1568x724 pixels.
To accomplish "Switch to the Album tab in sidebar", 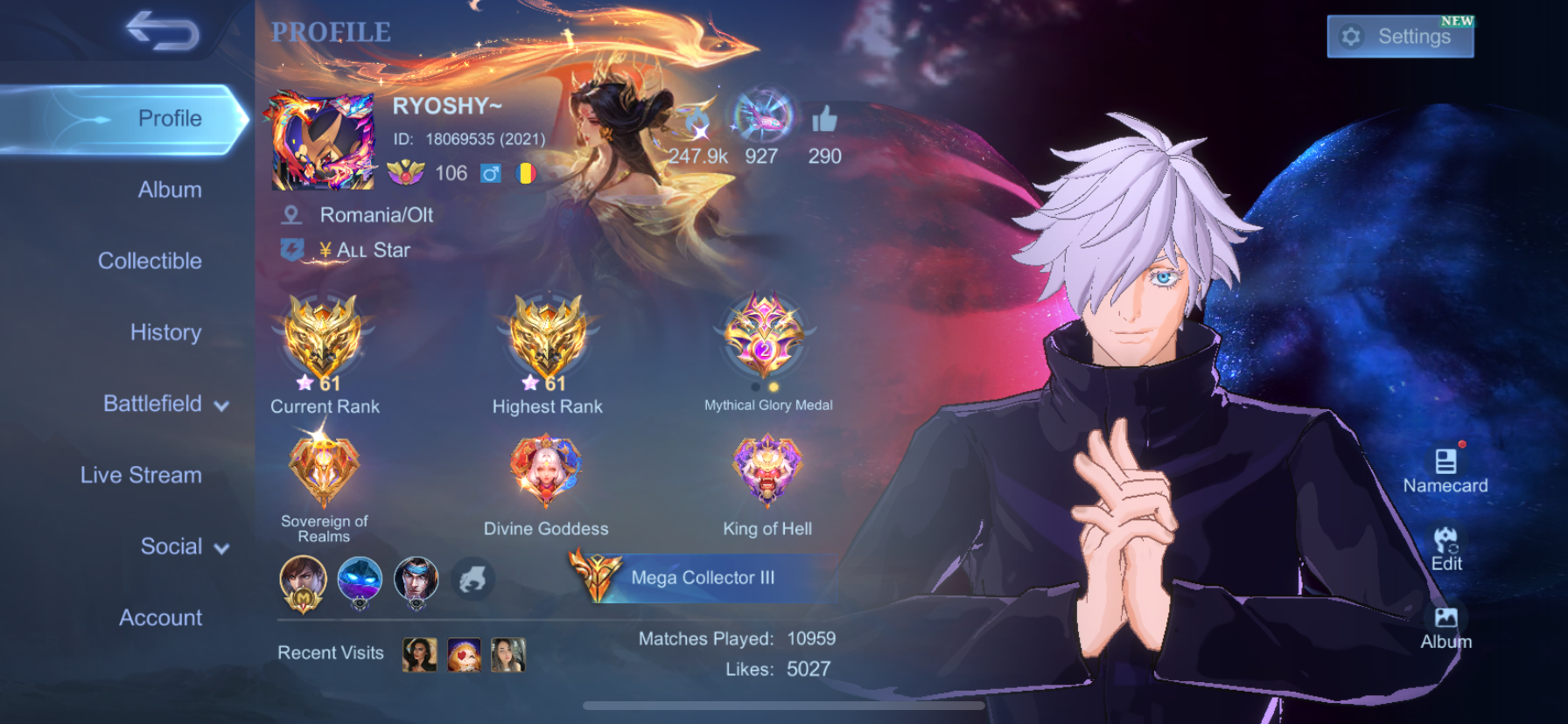I will pos(170,190).
